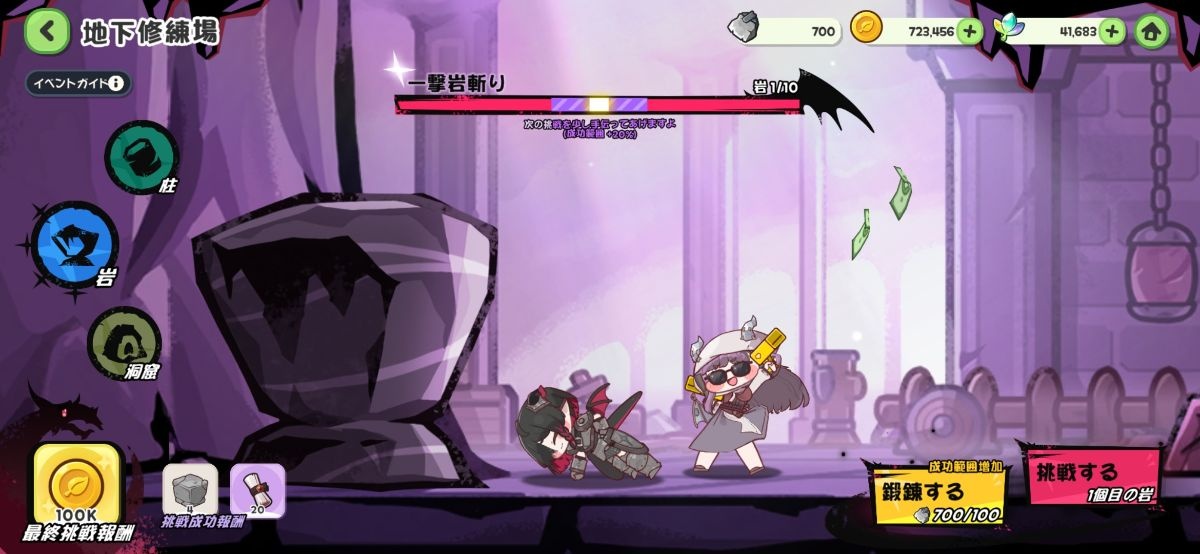
Task: Go back with the green arrow button
Action: 46,32
